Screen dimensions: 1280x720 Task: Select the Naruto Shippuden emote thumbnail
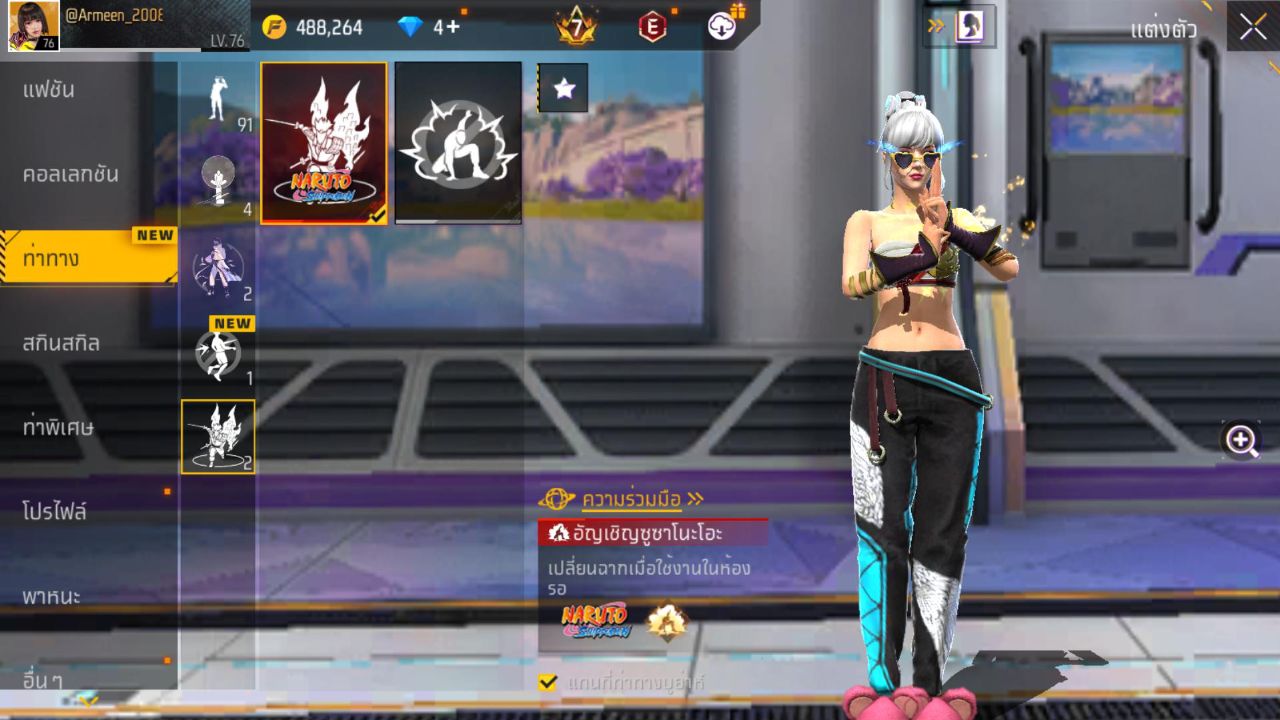322,142
